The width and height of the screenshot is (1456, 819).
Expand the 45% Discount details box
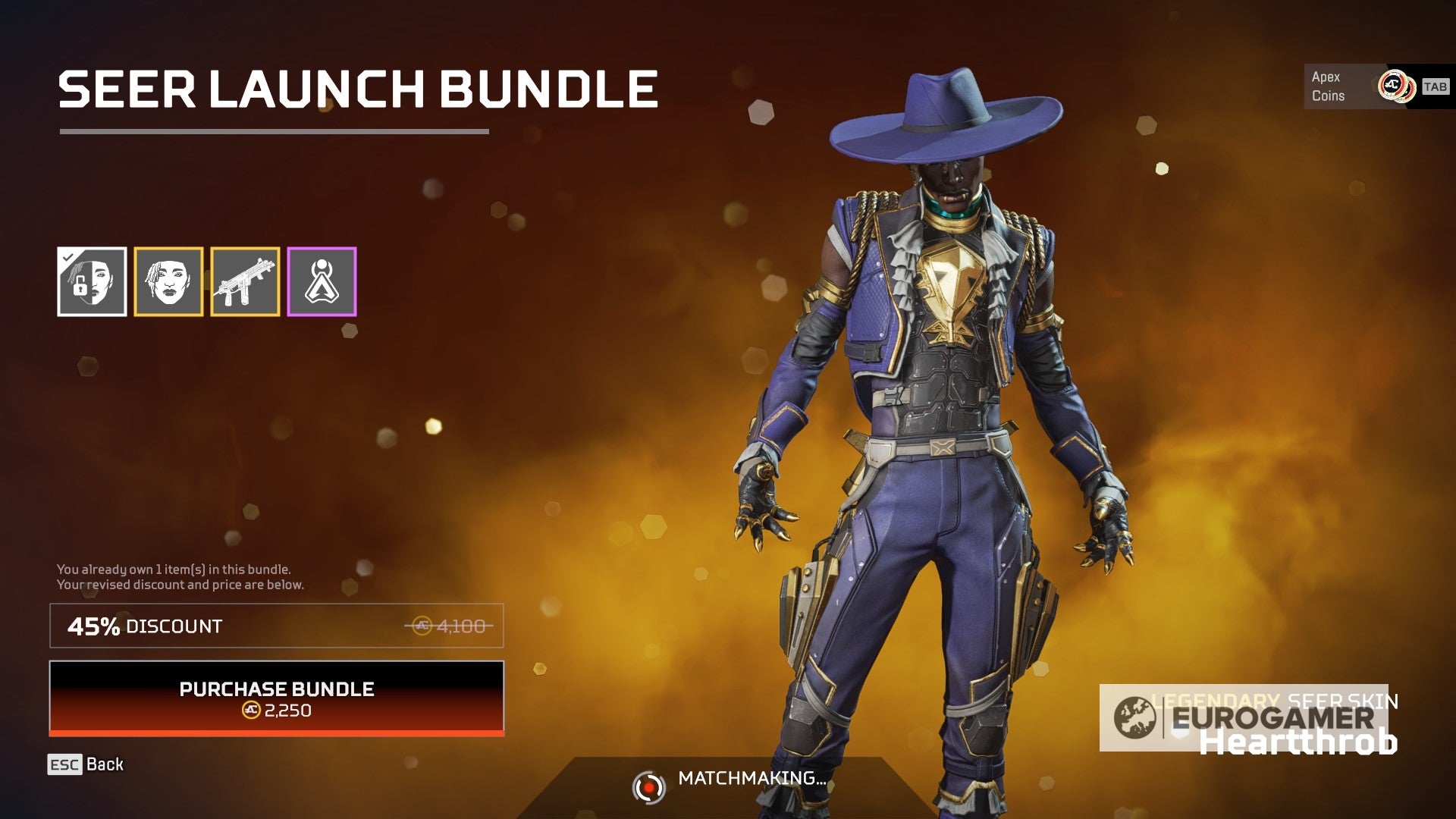click(275, 626)
